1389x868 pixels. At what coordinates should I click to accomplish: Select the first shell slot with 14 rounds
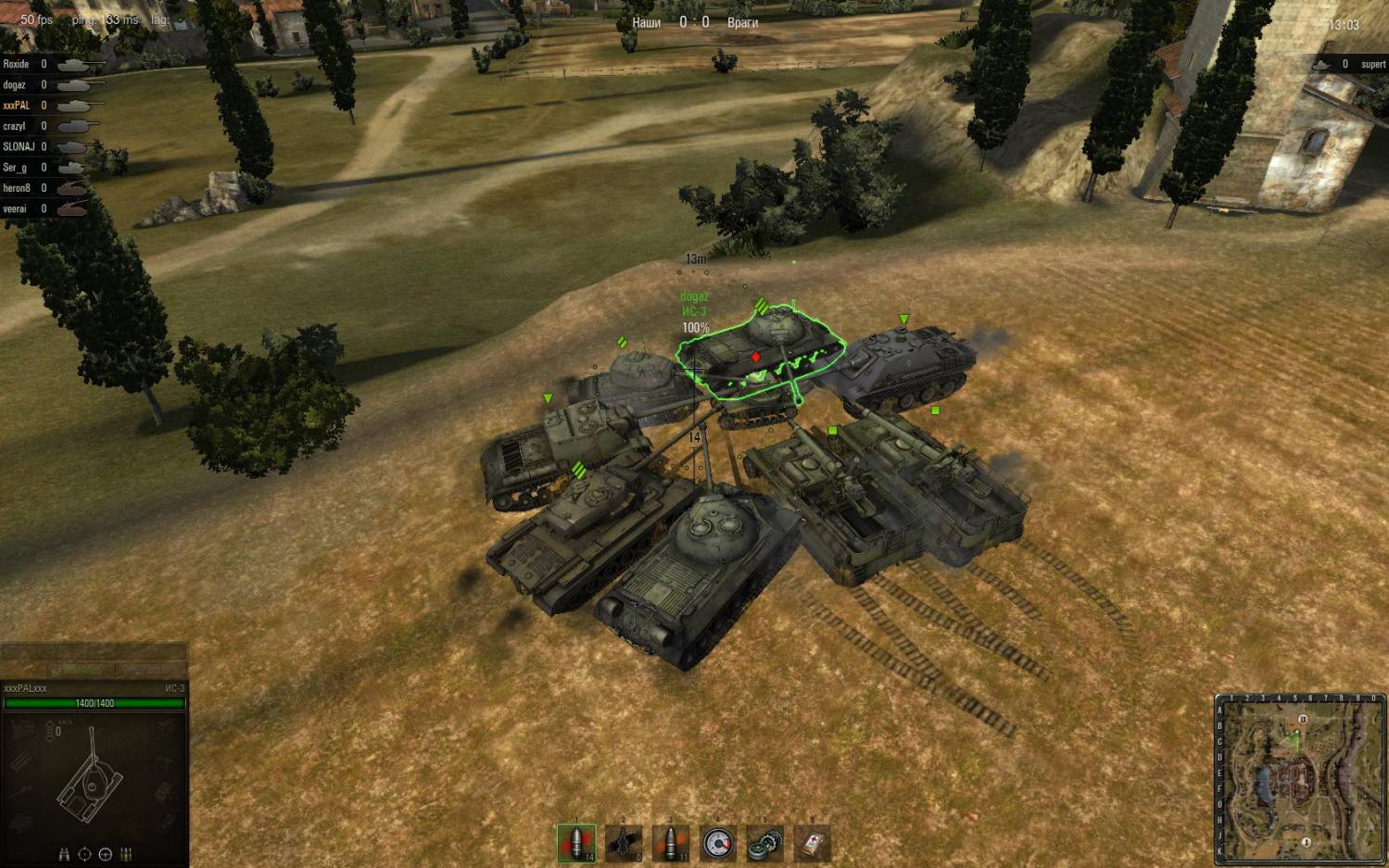(x=575, y=844)
